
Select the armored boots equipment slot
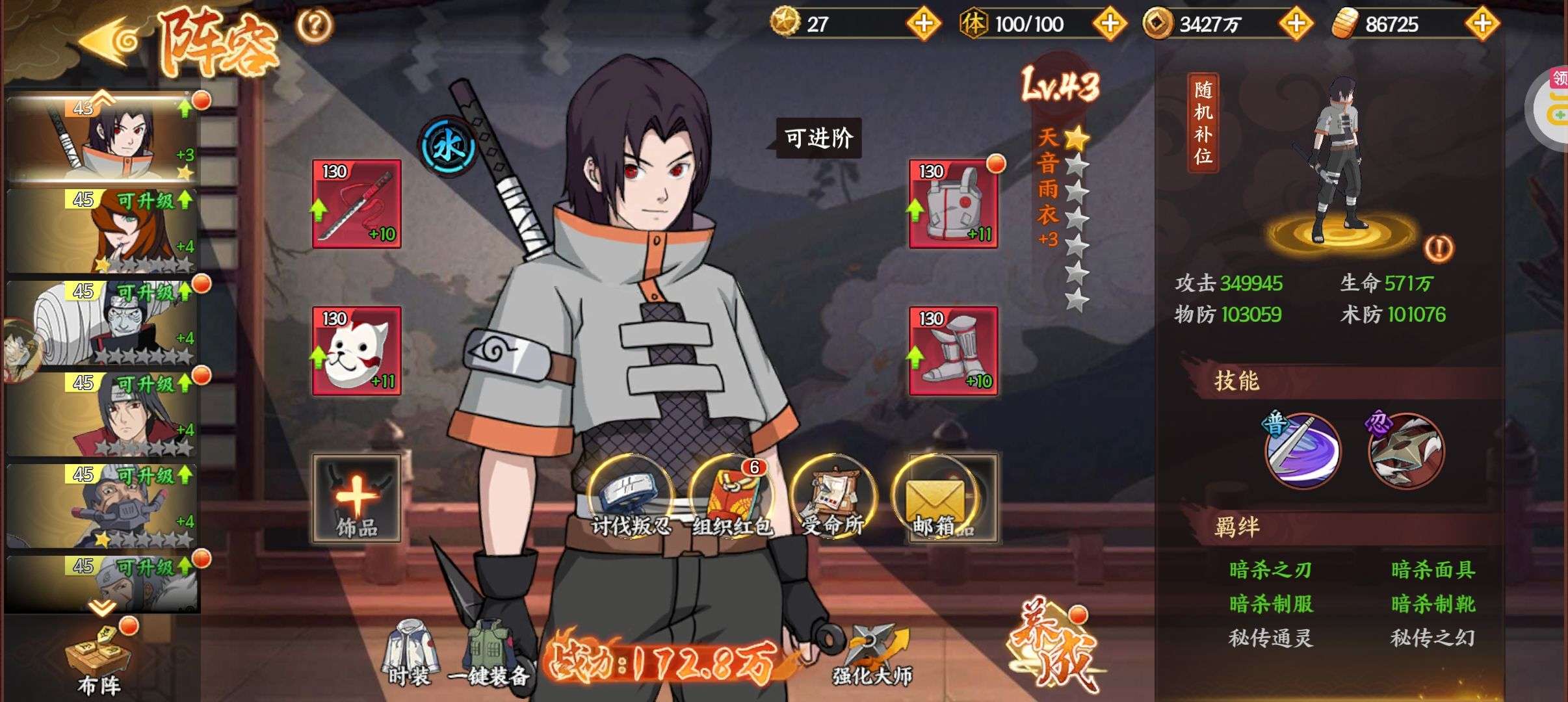point(953,351)
